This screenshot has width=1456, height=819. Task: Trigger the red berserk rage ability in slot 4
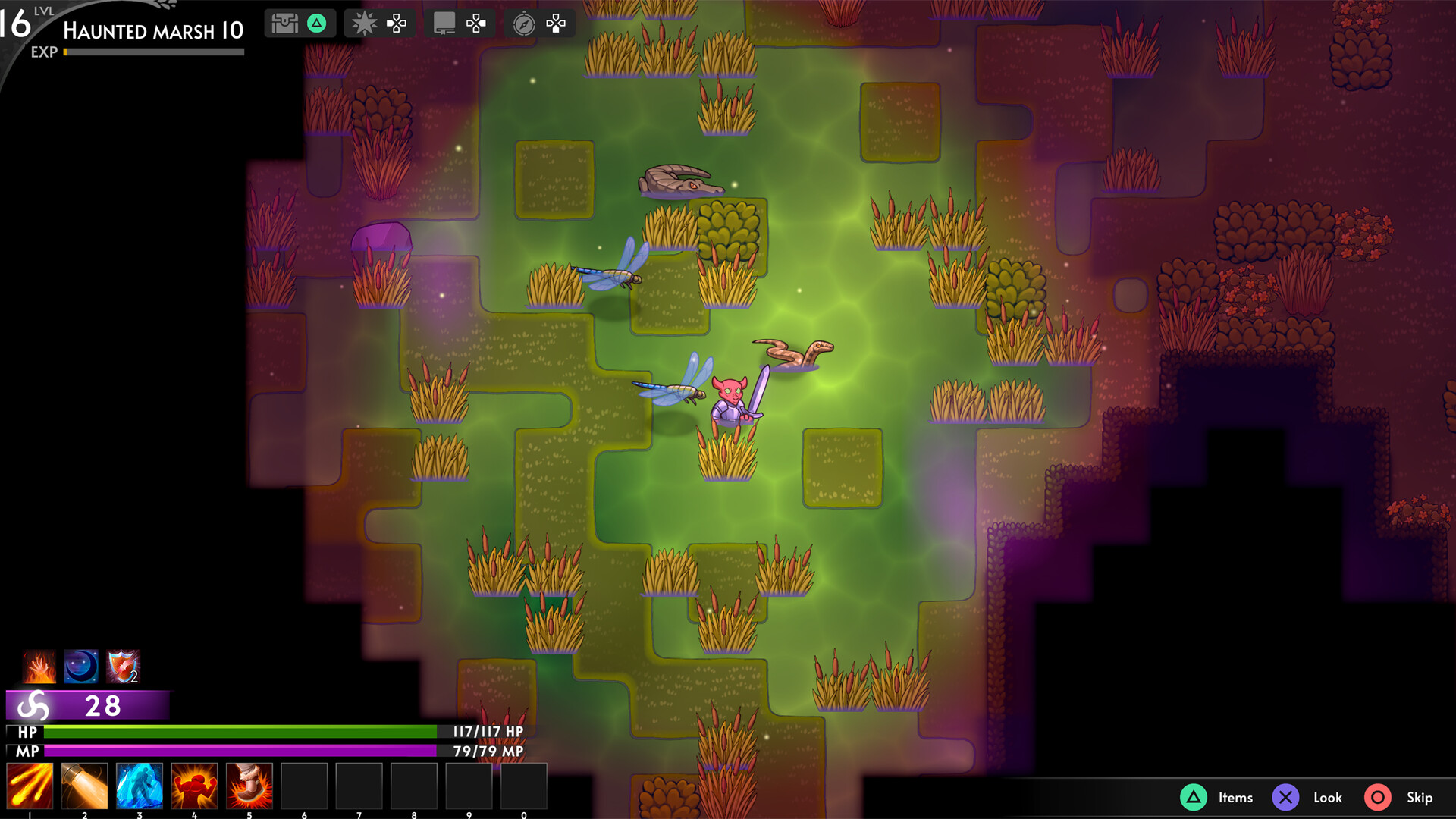(x=195, y=786)
